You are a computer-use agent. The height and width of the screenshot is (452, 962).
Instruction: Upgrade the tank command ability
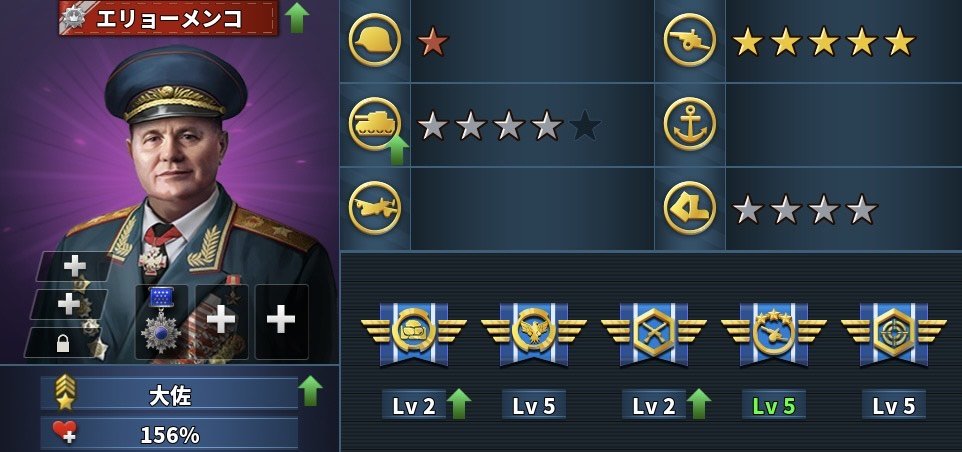[397, 150]
